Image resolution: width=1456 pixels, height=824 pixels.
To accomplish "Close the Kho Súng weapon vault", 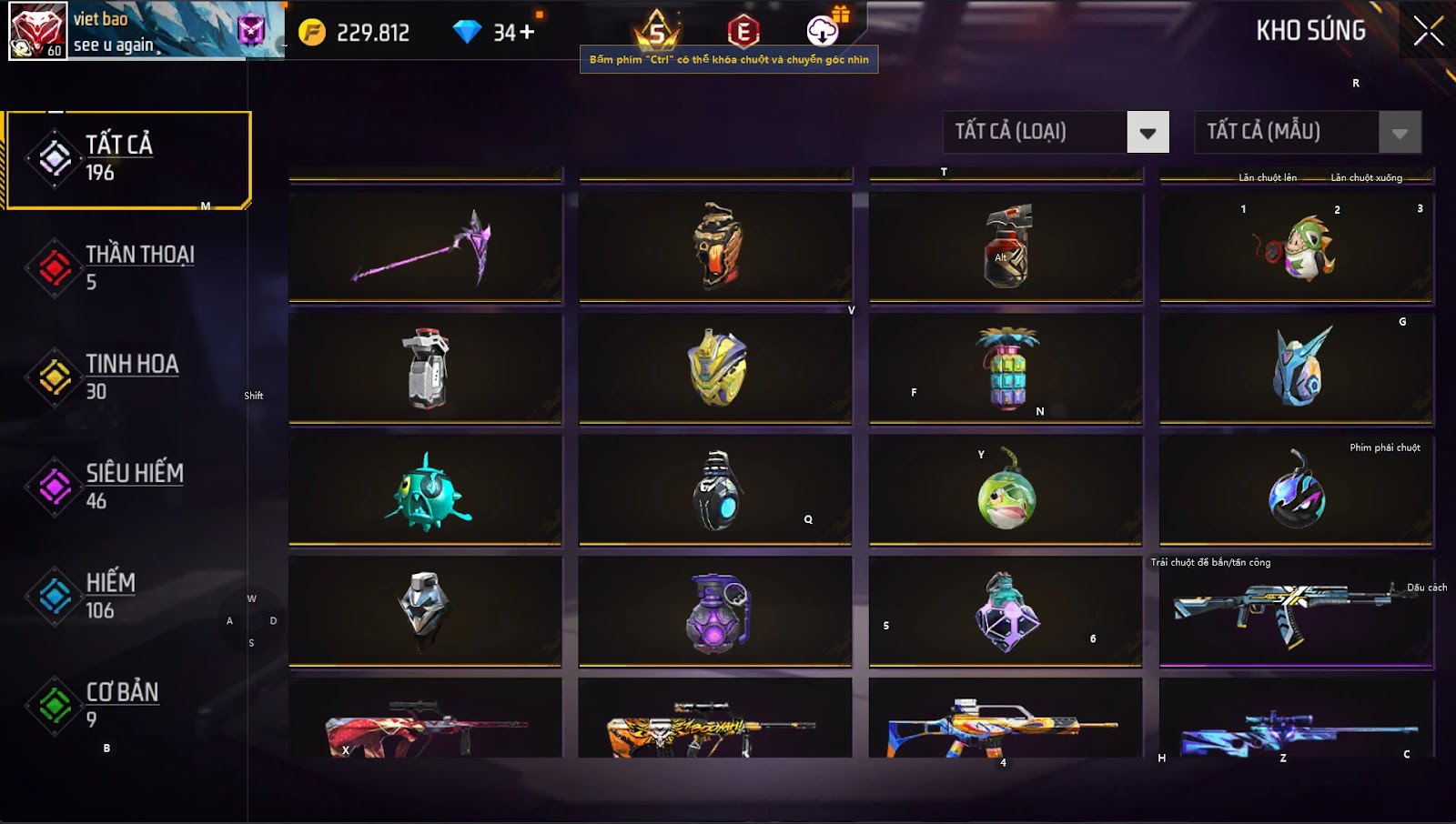I will click(1428, 31).
